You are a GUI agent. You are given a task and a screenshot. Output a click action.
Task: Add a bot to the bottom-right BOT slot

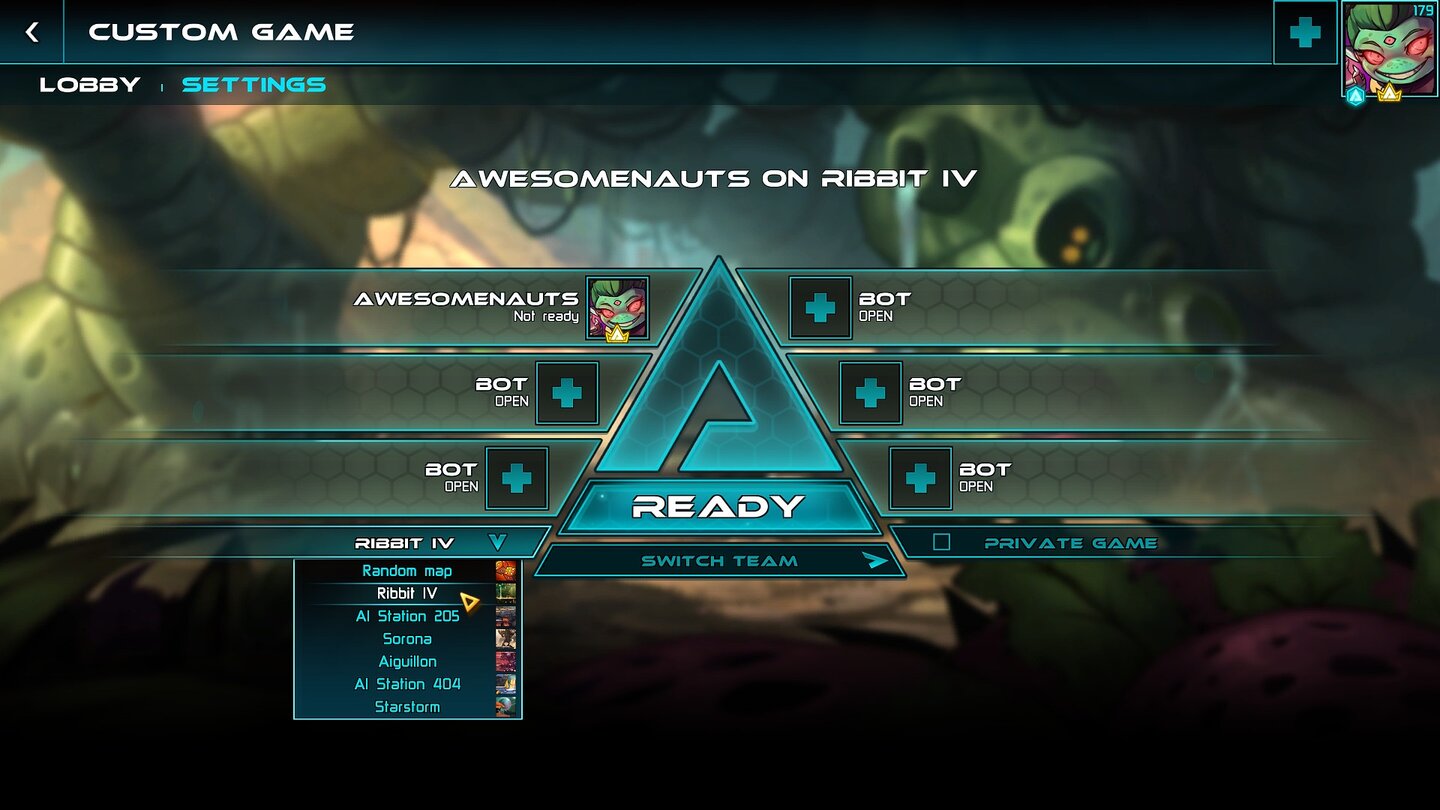923,478
